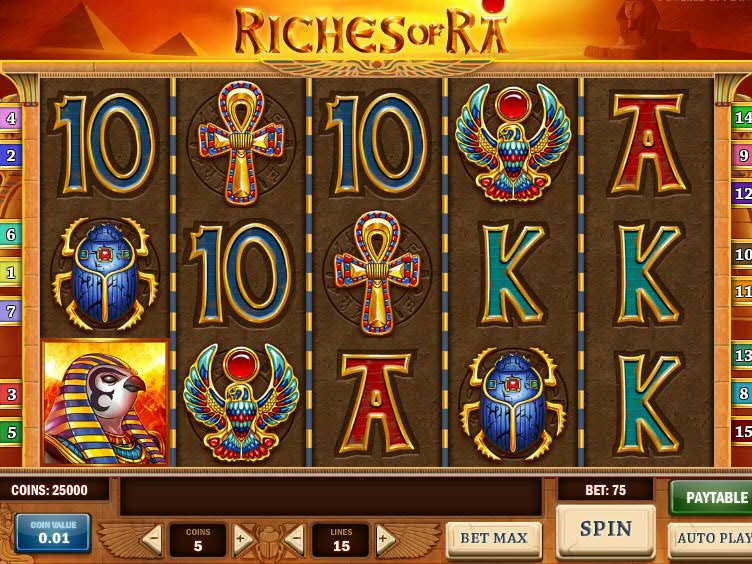Decrease the number of coins
The height and width of the screenshot is (564, 752).
click(152, 540)
